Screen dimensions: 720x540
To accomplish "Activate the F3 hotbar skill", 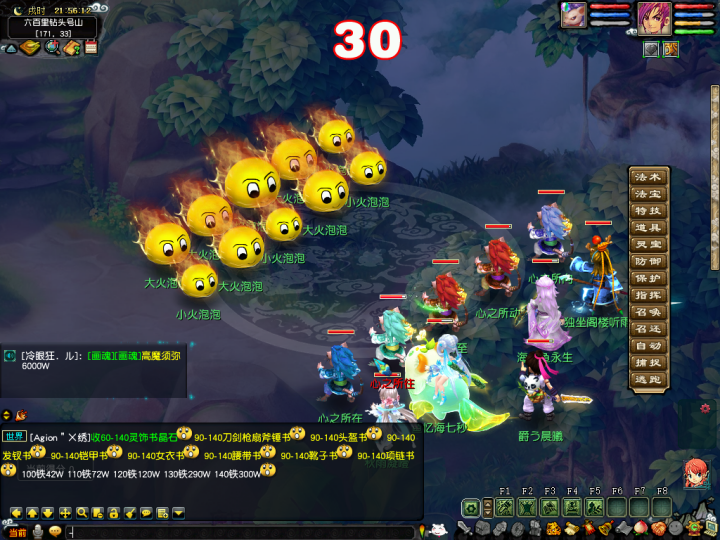I will (x=550, y=507).
